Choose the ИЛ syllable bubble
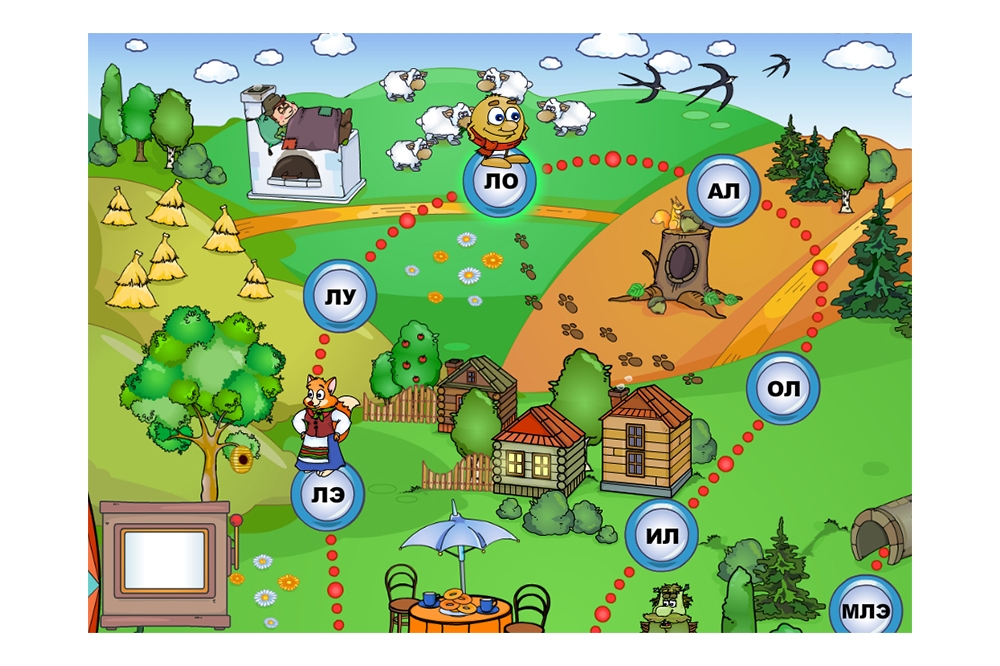 [661, 536]
